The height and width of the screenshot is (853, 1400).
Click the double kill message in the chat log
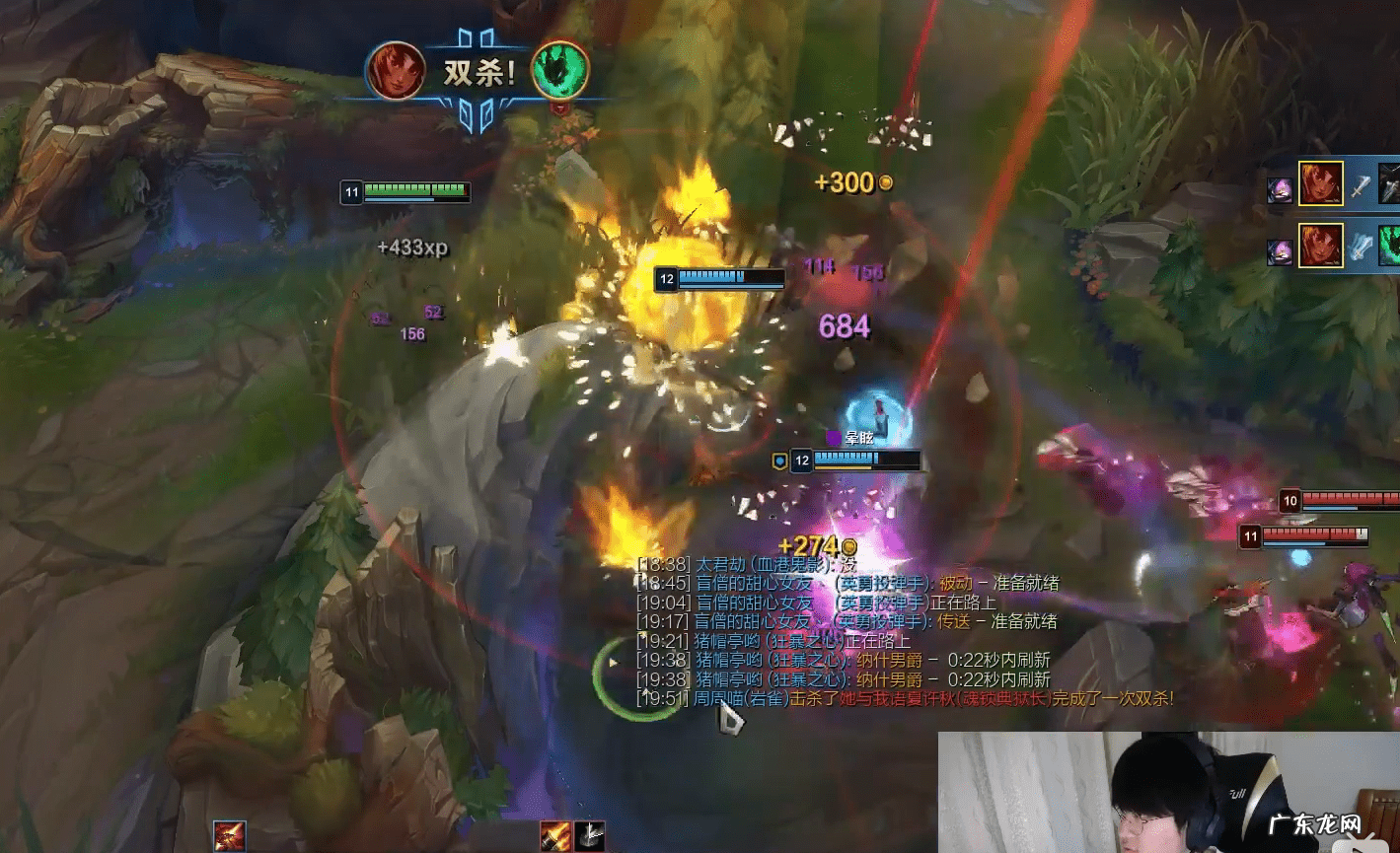(905, 699)
